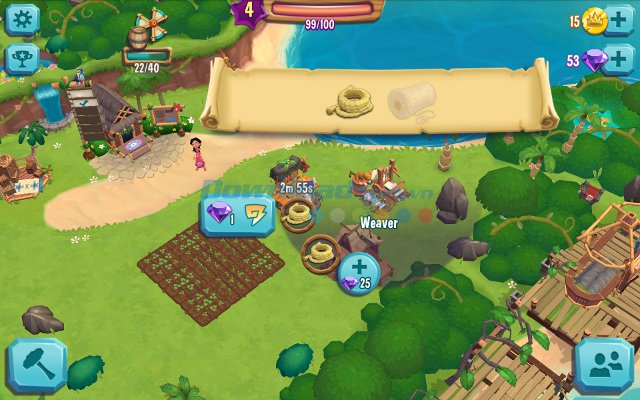This screenshot has height=400, width=640.
Task: Select the rope under the 2m 55s timer
Action: [x=296, y=211]
